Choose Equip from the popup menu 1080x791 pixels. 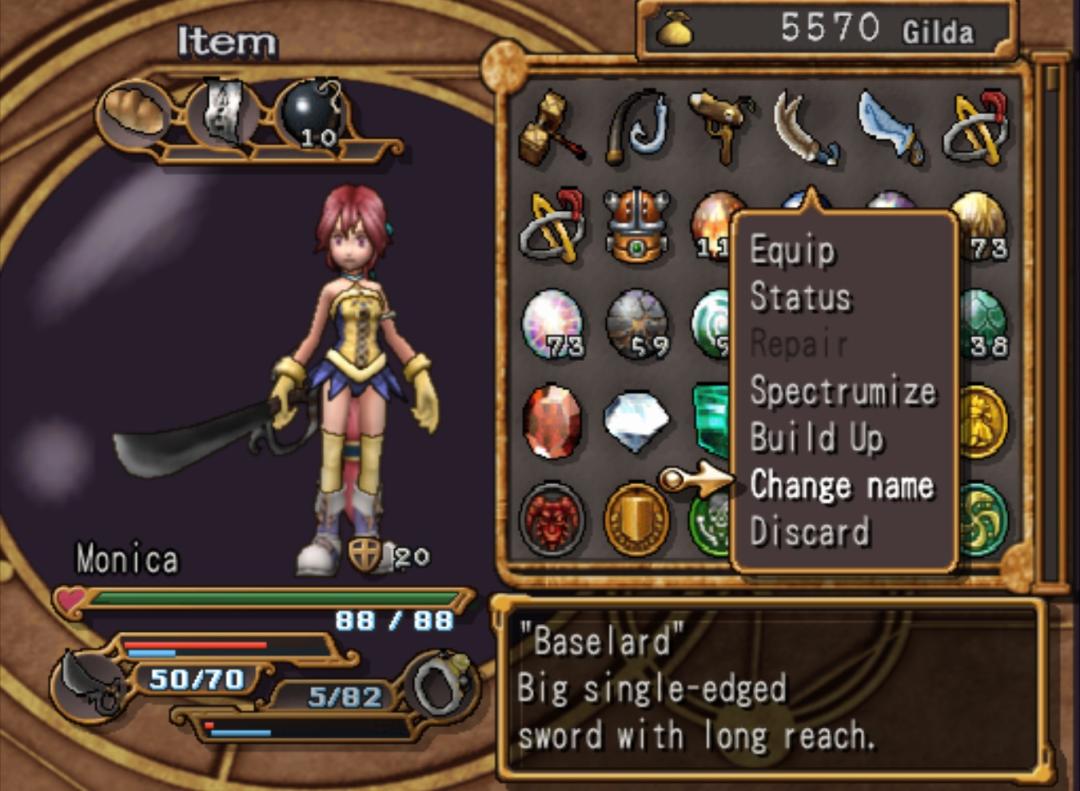coord(792,250)
